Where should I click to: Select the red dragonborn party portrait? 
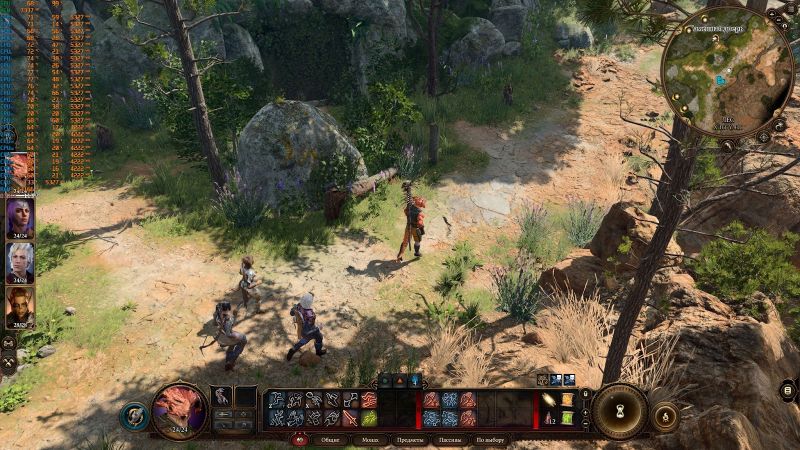click(20, 171)
